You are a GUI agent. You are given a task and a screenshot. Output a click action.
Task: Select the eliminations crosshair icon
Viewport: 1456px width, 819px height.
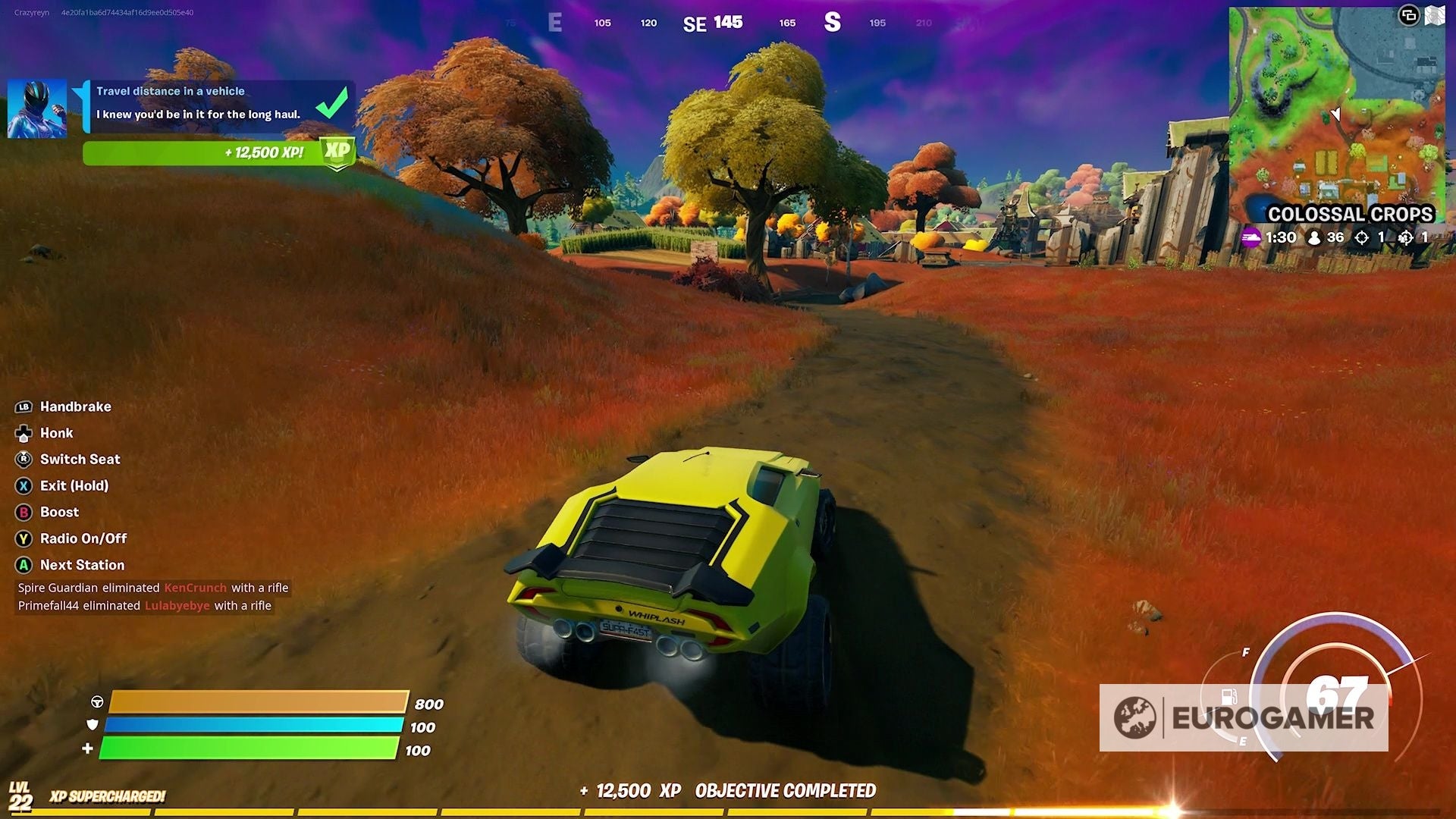coord(1362,237)
